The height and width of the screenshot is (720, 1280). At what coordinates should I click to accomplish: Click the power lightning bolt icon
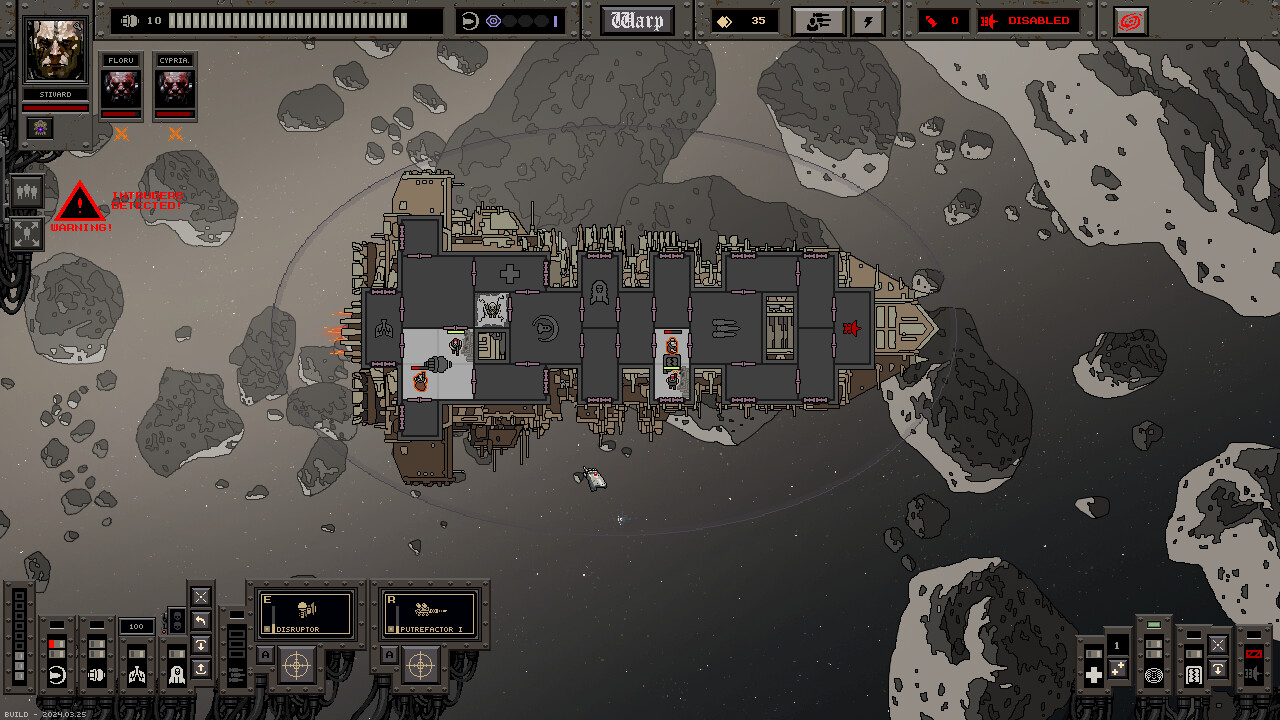[x=868, y=21]
